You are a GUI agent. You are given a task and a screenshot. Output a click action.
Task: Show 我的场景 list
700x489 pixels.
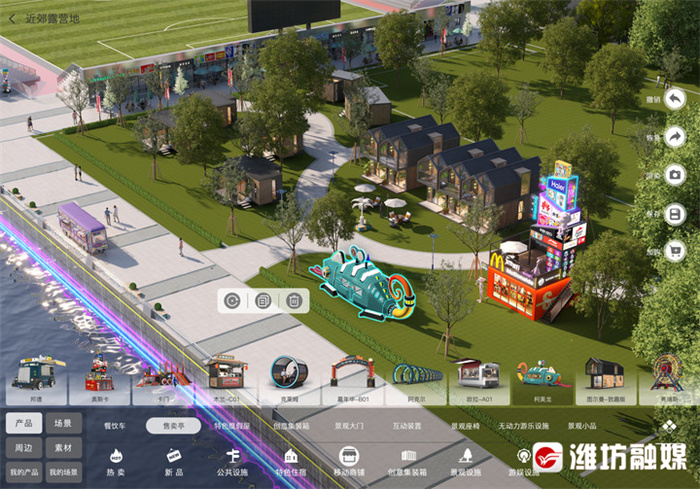(x=63, y=472)
